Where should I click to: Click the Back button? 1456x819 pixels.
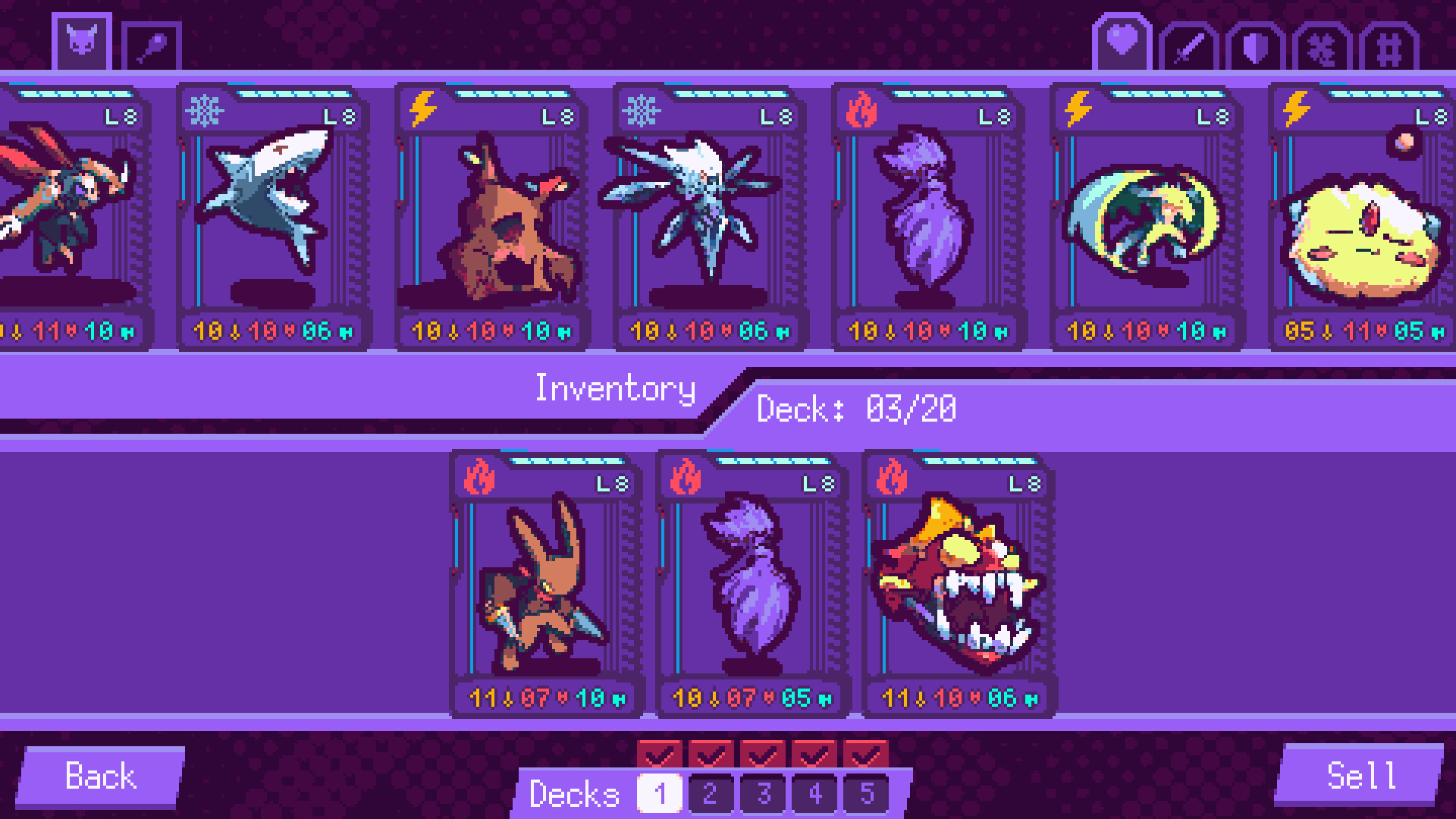(102, 776)
